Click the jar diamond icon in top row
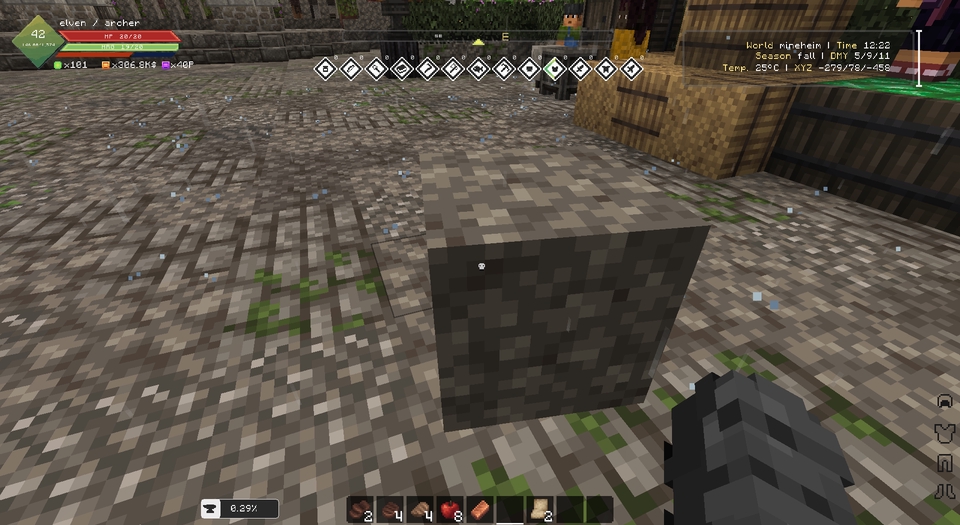This screenshot has height=525, width=960. 324,69
